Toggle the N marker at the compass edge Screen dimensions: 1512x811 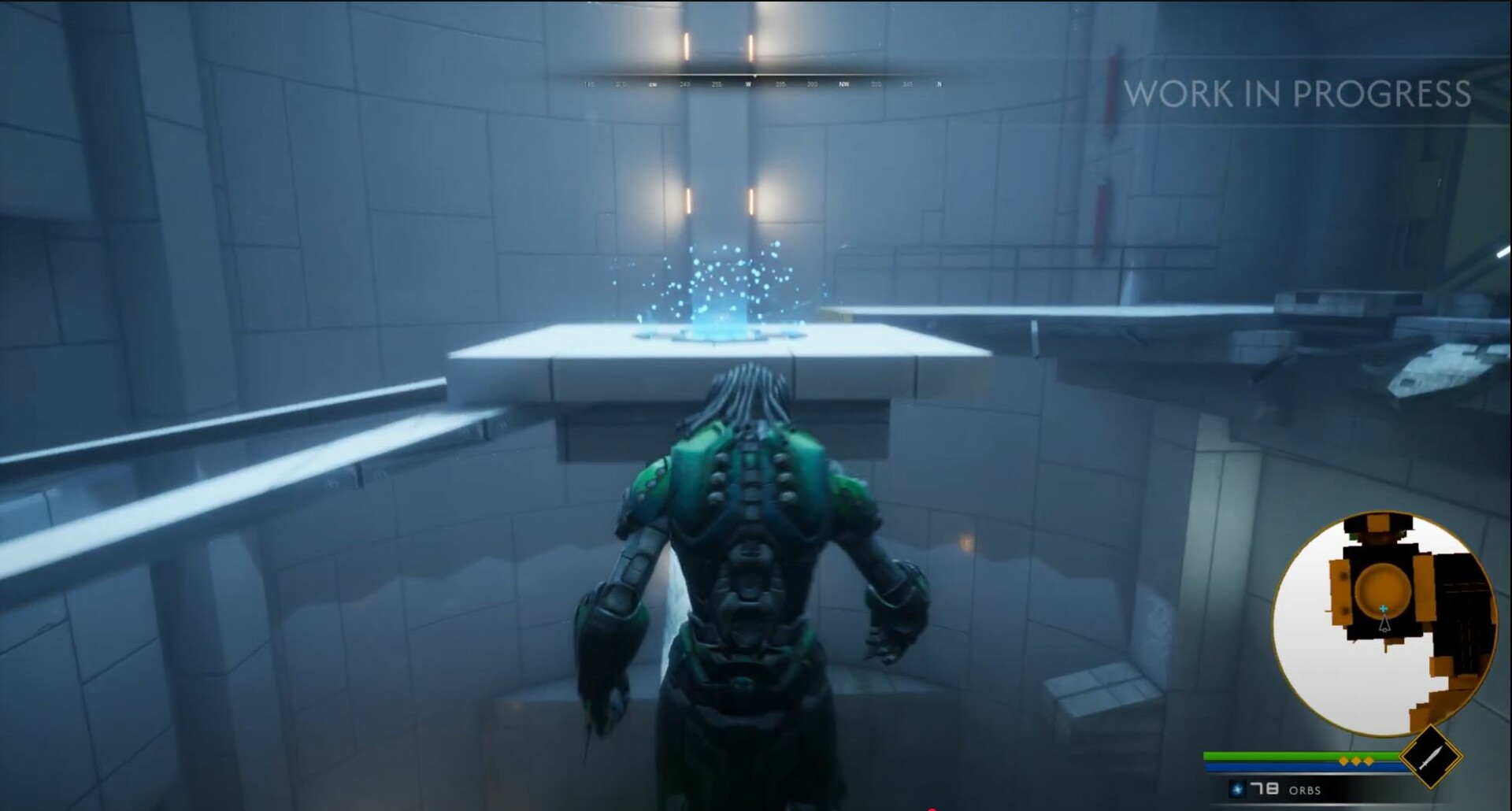tap(939, 84)
